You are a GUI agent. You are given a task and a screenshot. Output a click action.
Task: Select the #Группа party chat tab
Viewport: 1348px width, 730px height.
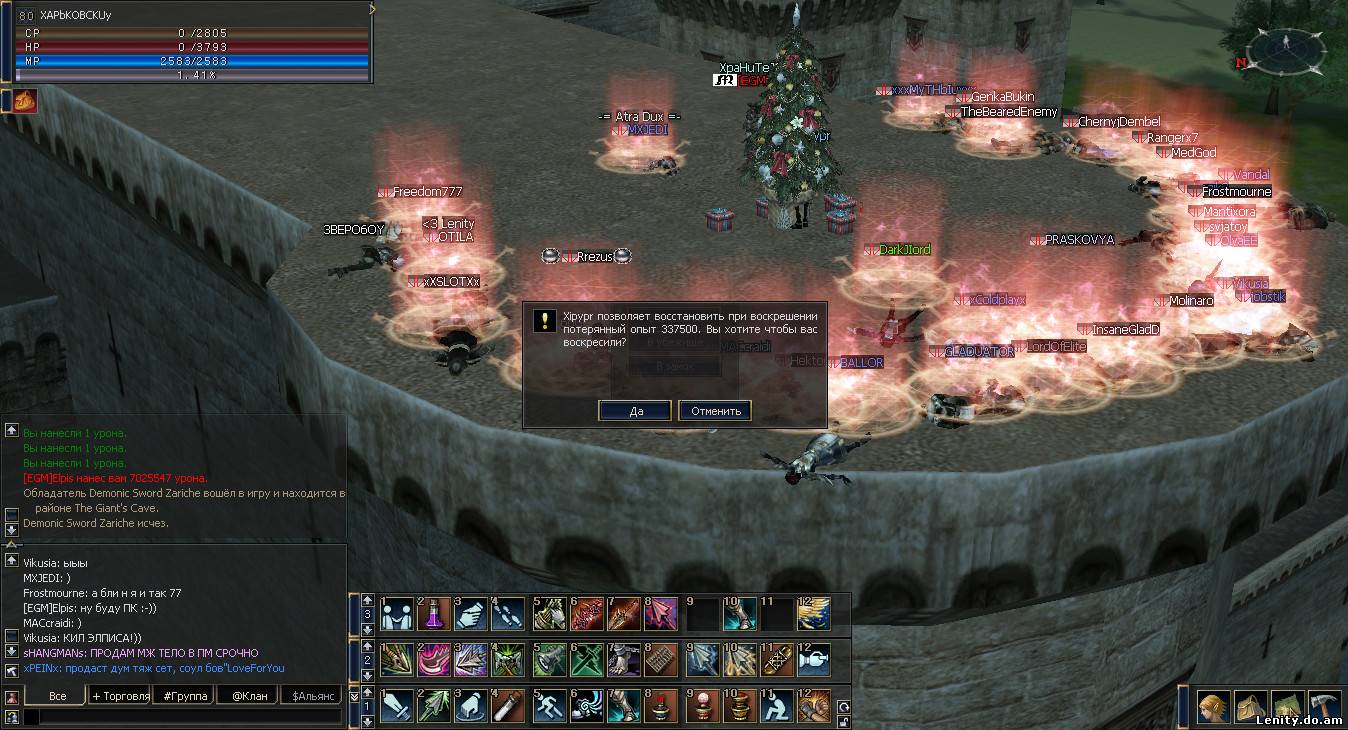182,695
